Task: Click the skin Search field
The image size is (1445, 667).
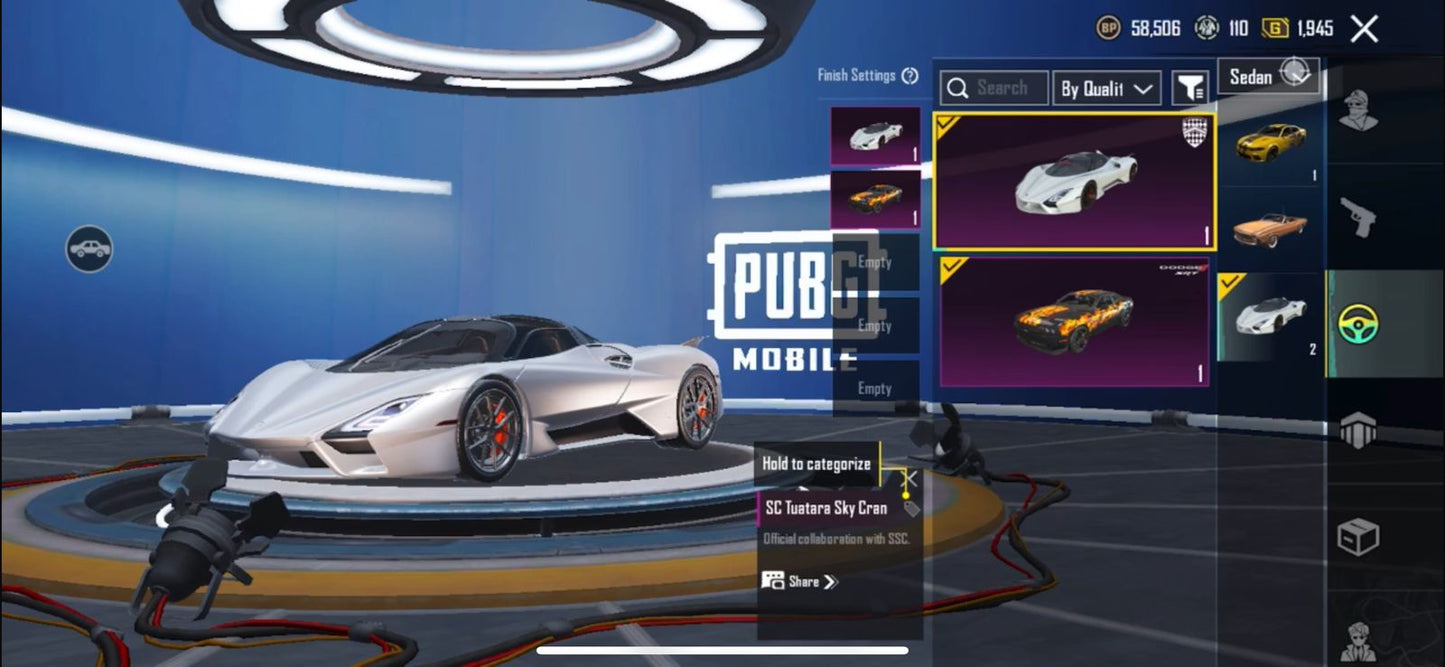Action: pos(994,89)
